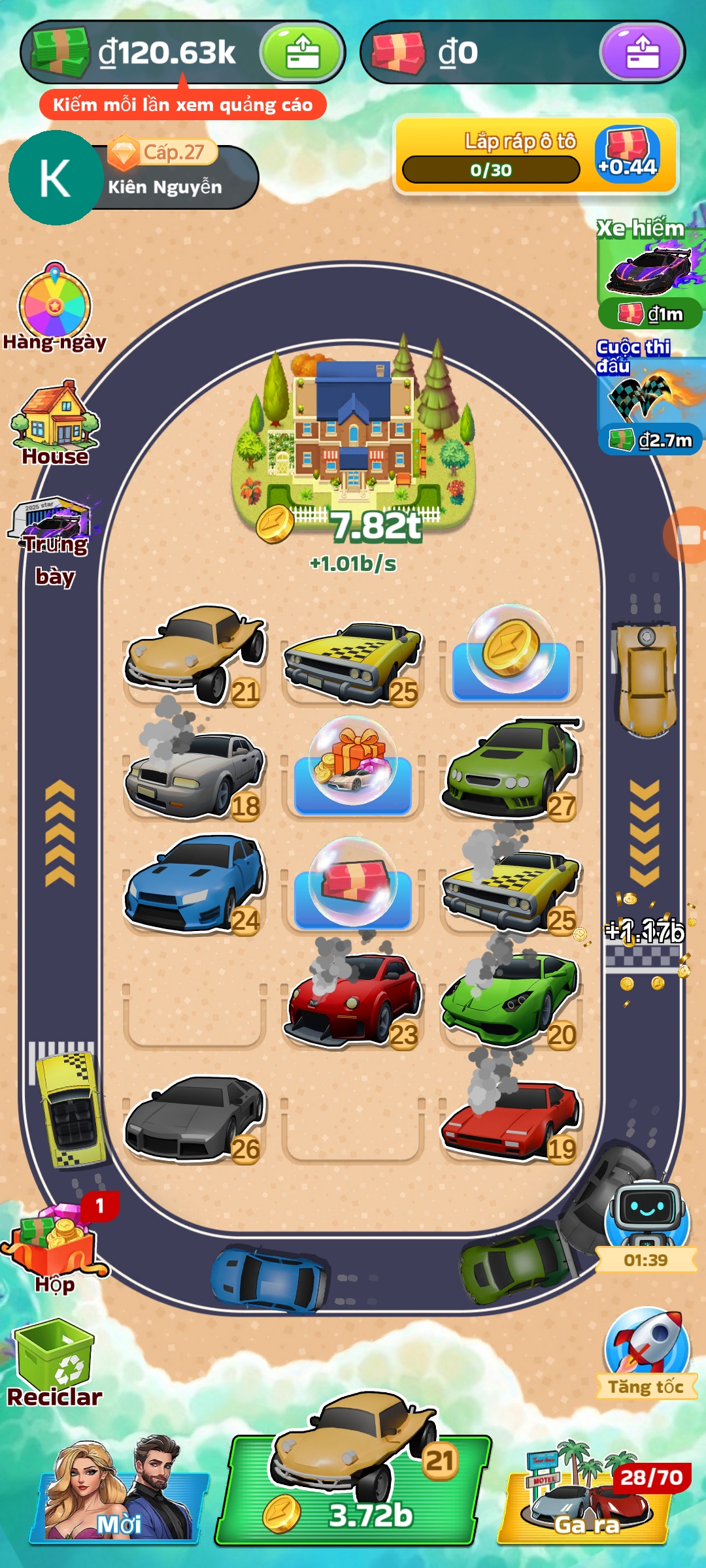Tap the purple red-cash withdraw button

point(642,52)
